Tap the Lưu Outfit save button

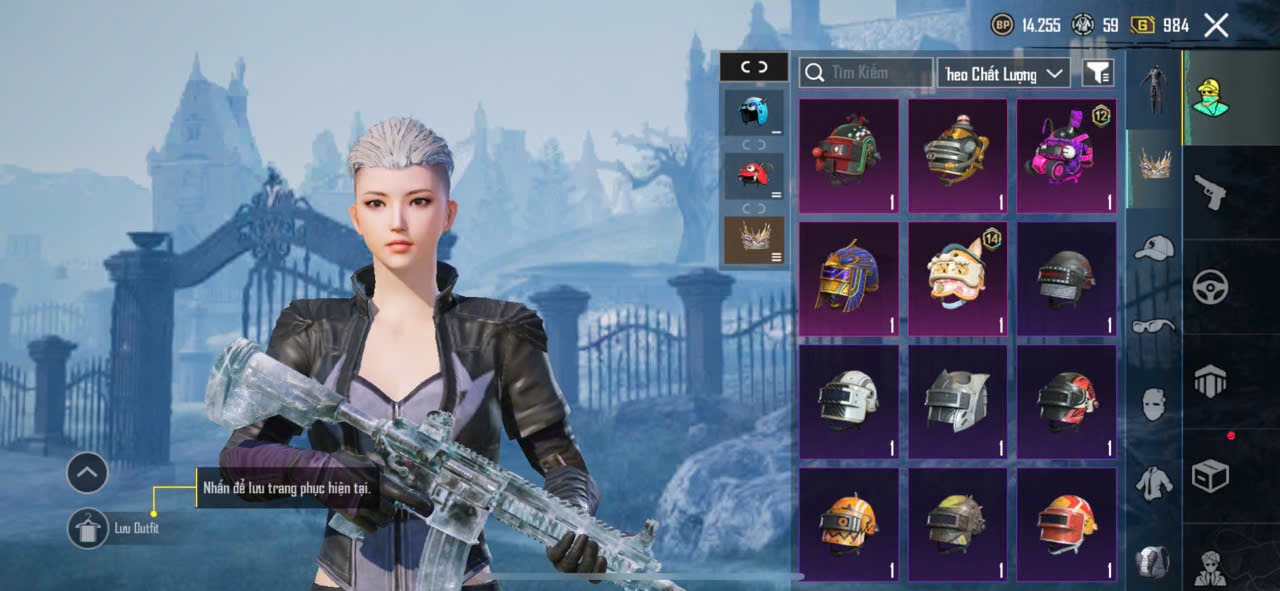click(88, 528)
